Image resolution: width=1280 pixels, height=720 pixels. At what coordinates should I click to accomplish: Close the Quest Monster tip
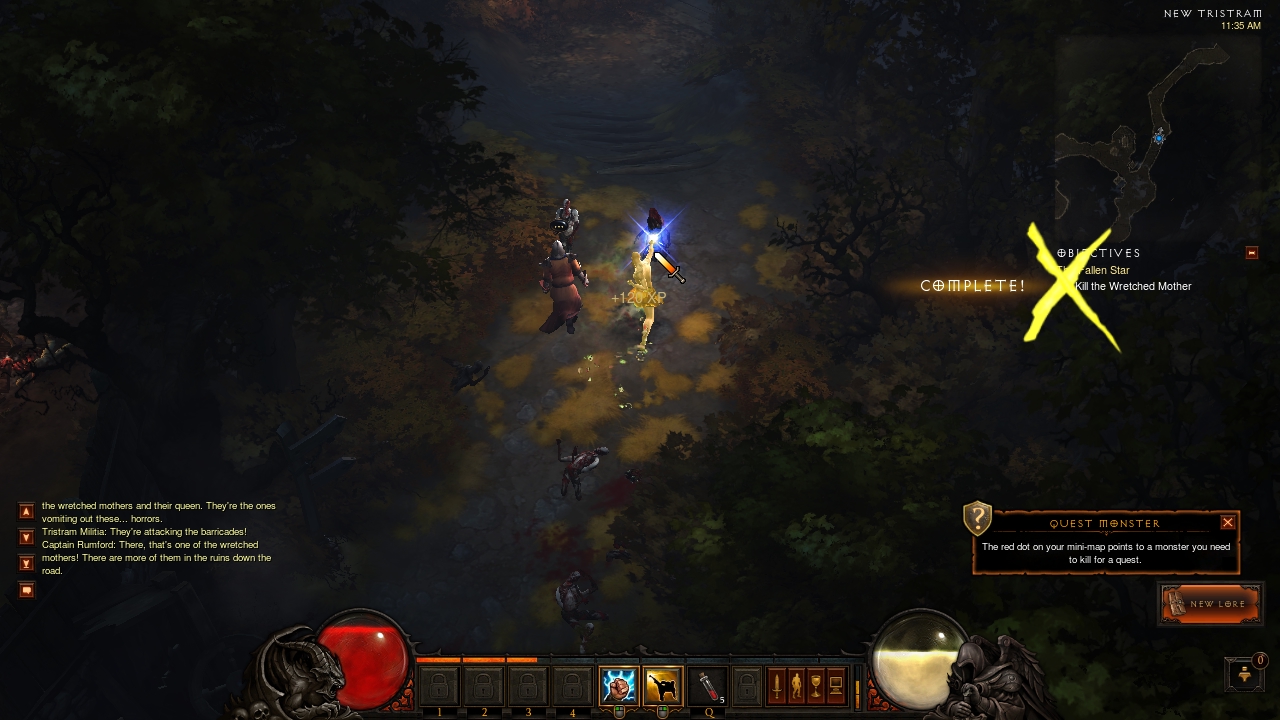1228,522
